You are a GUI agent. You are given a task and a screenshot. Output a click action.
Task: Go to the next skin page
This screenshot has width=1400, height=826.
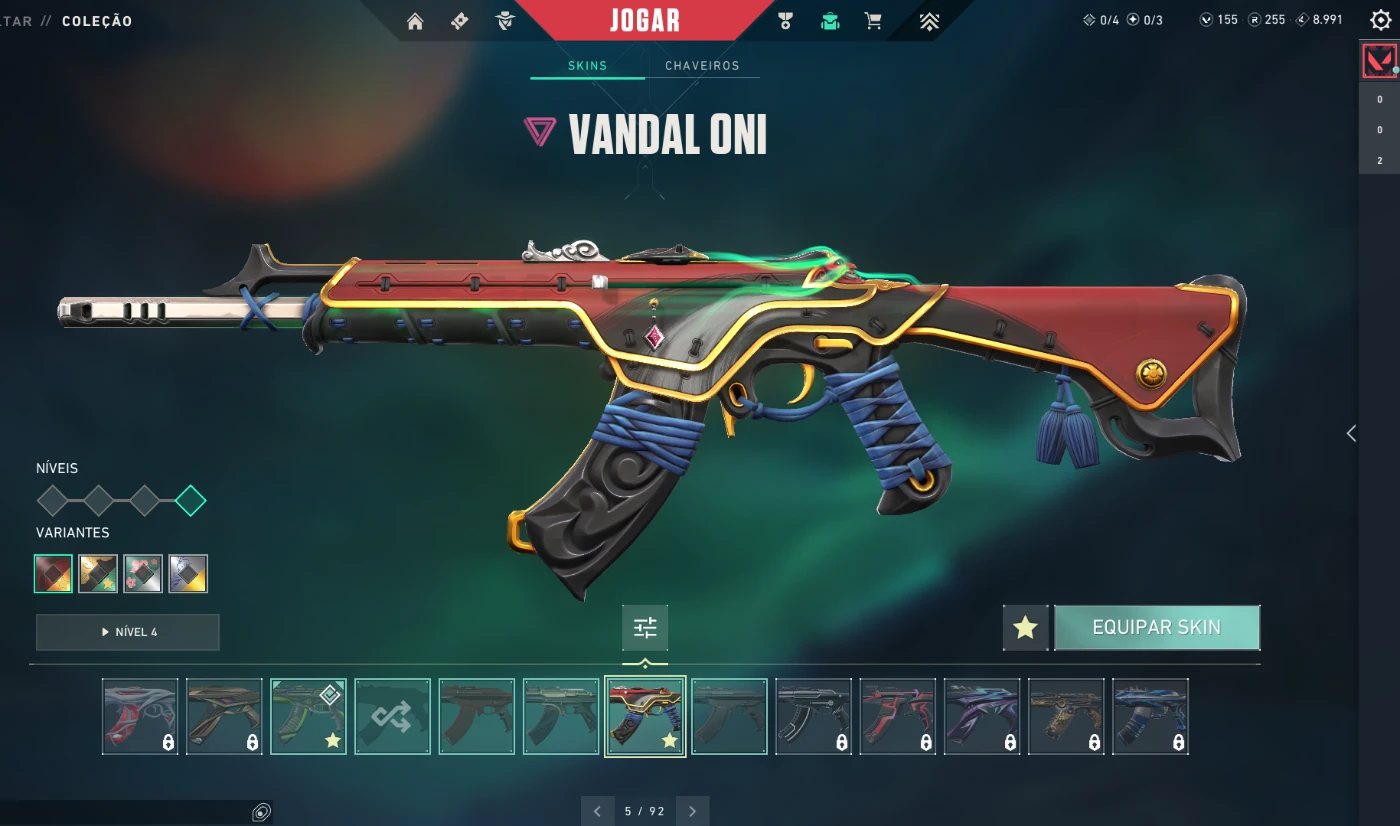click(x=692, y=811)
